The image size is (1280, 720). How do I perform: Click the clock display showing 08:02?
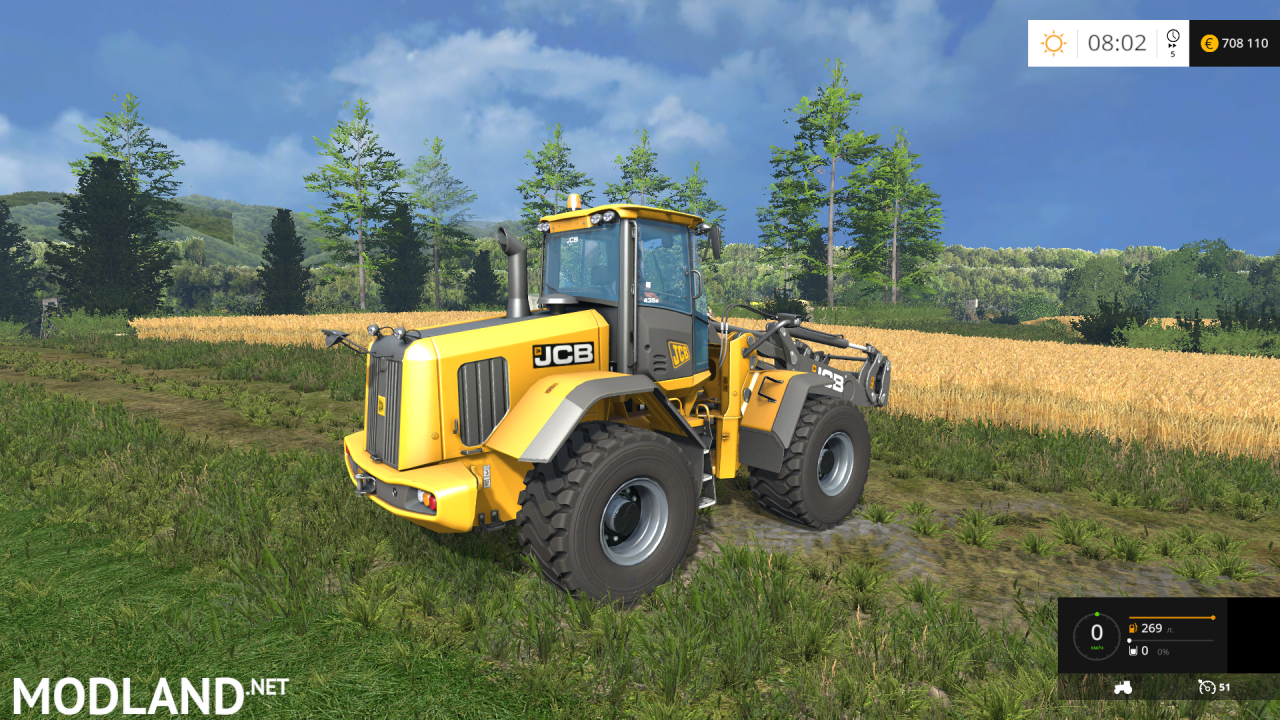[x=1117, y=42]
